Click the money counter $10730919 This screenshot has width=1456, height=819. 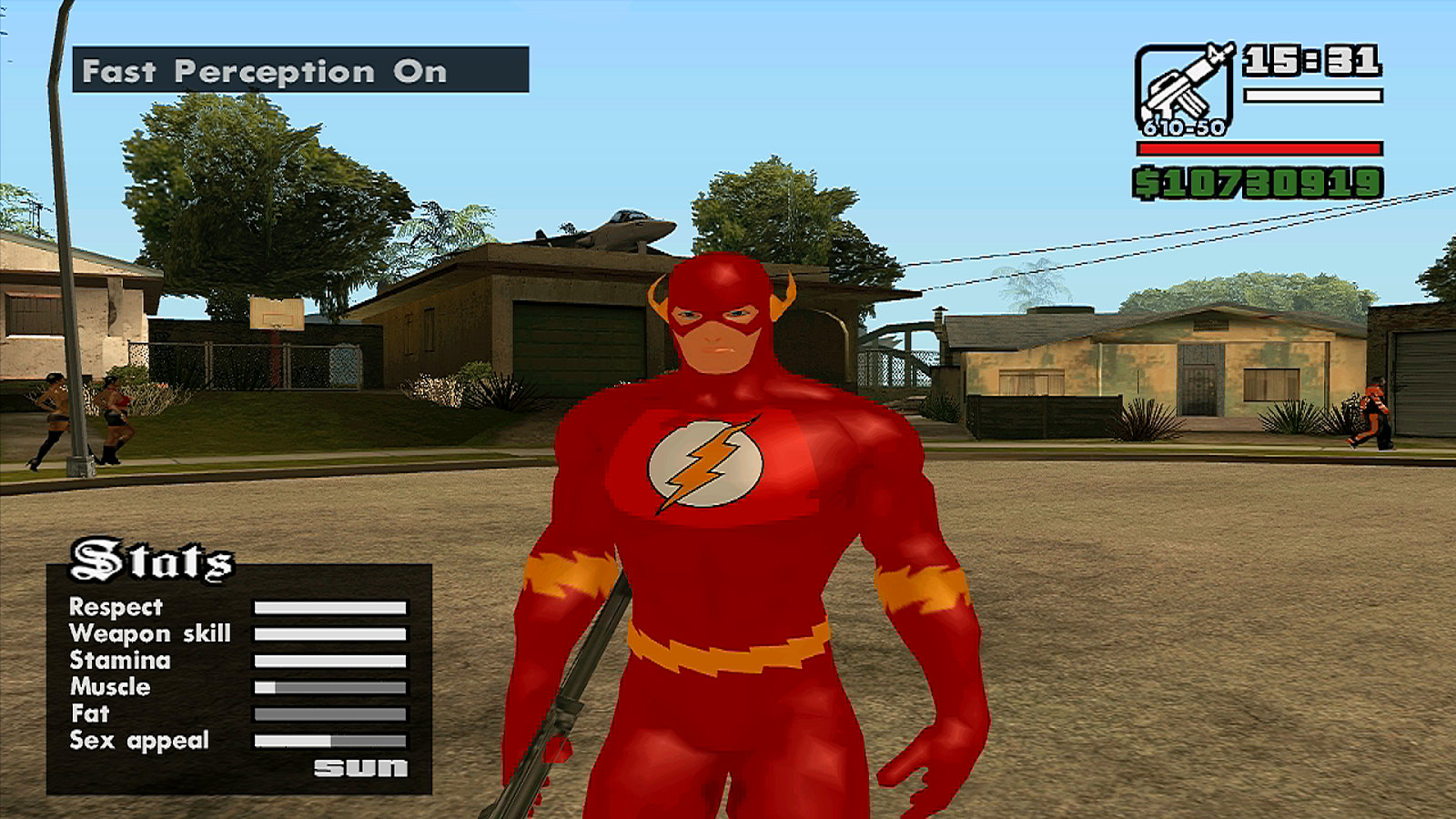point(1259,184)
